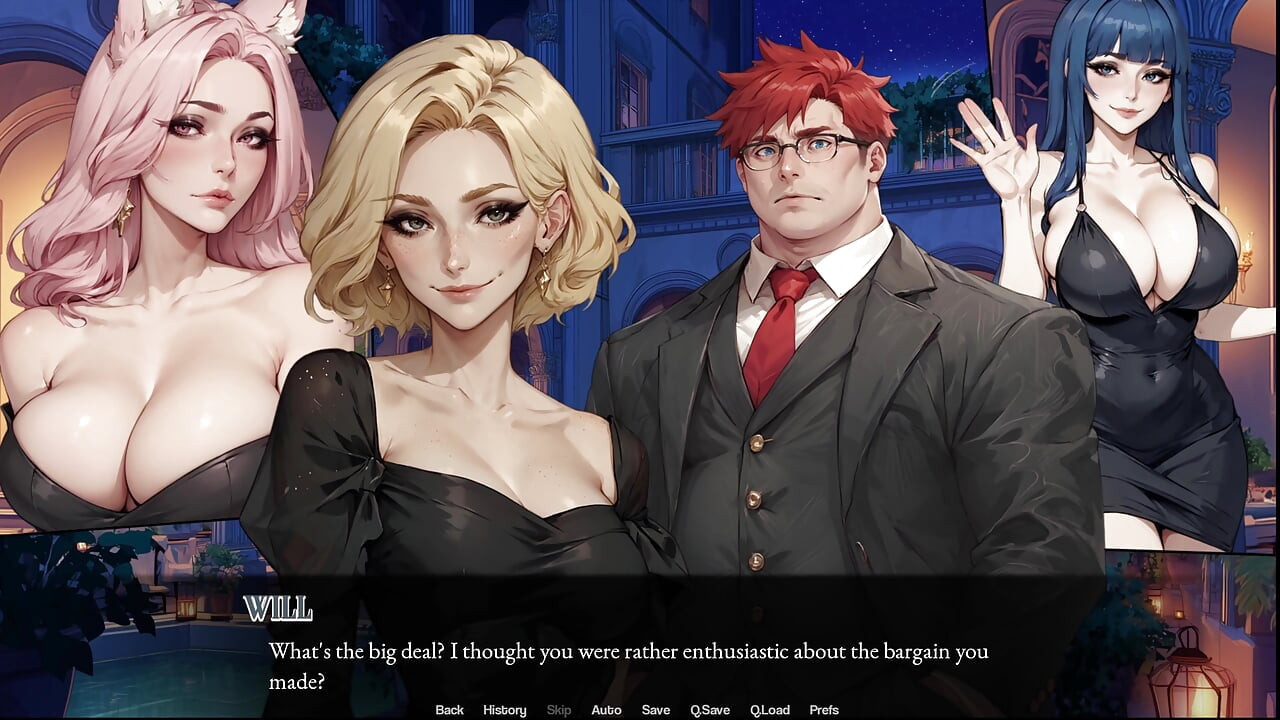Image resolution: width=1280 pixels, height=720 pixels.
Task: Load the quick save via Q.Load
Action: click(770, 710)
